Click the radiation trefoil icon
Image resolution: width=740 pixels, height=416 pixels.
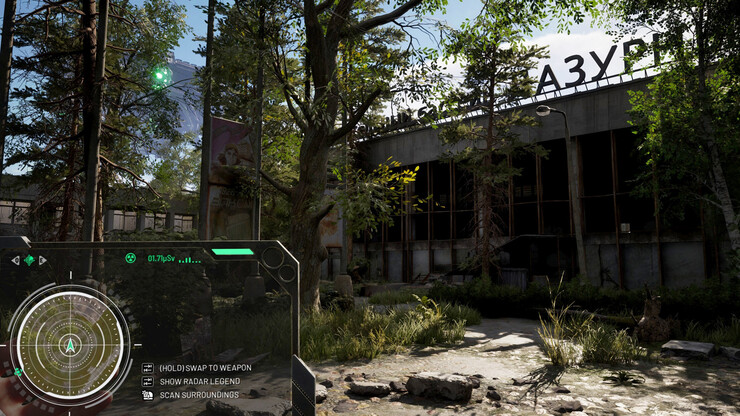pos(130,258)
